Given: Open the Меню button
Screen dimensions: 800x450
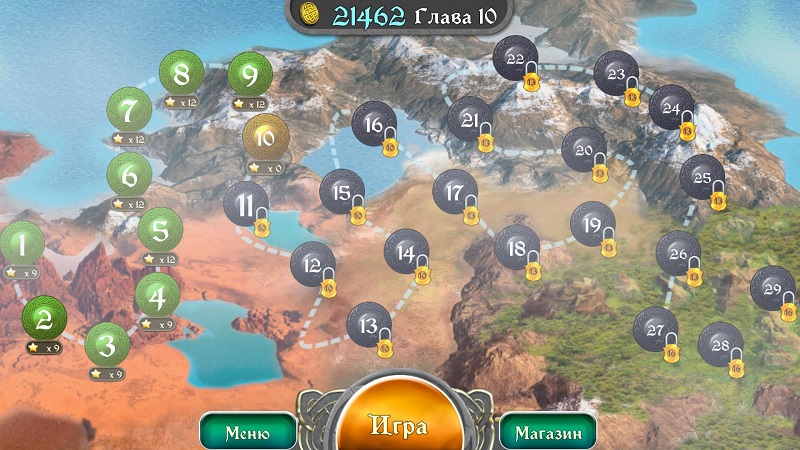Looking at the screenshot, I should (248, 433).
